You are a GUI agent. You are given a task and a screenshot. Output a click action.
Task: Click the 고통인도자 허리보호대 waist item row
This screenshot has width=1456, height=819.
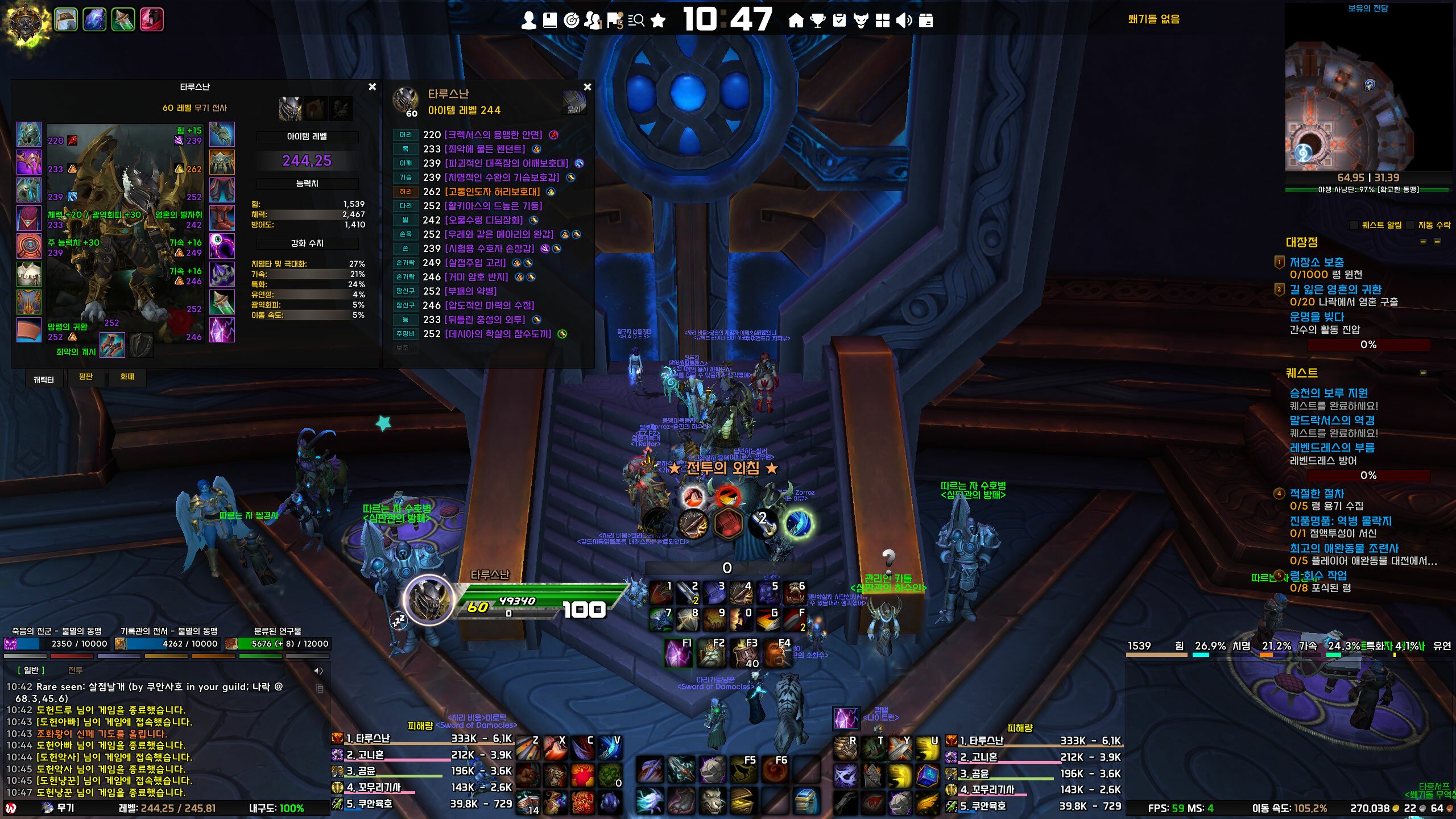pos(492,192)
